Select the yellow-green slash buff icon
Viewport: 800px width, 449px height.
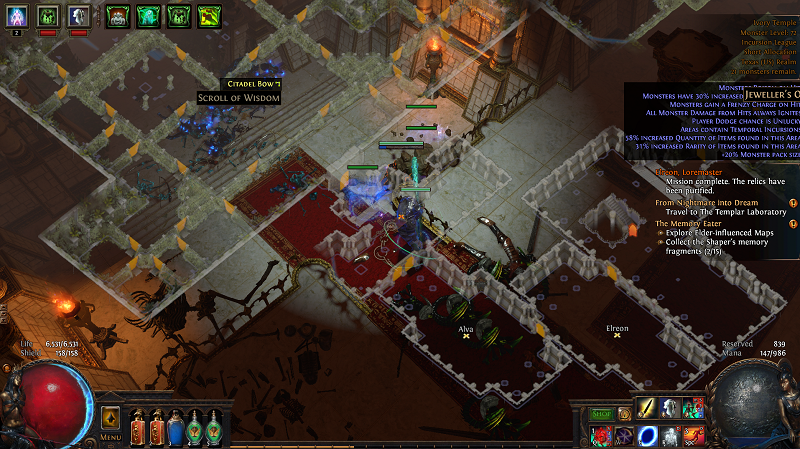click(209, 15)
